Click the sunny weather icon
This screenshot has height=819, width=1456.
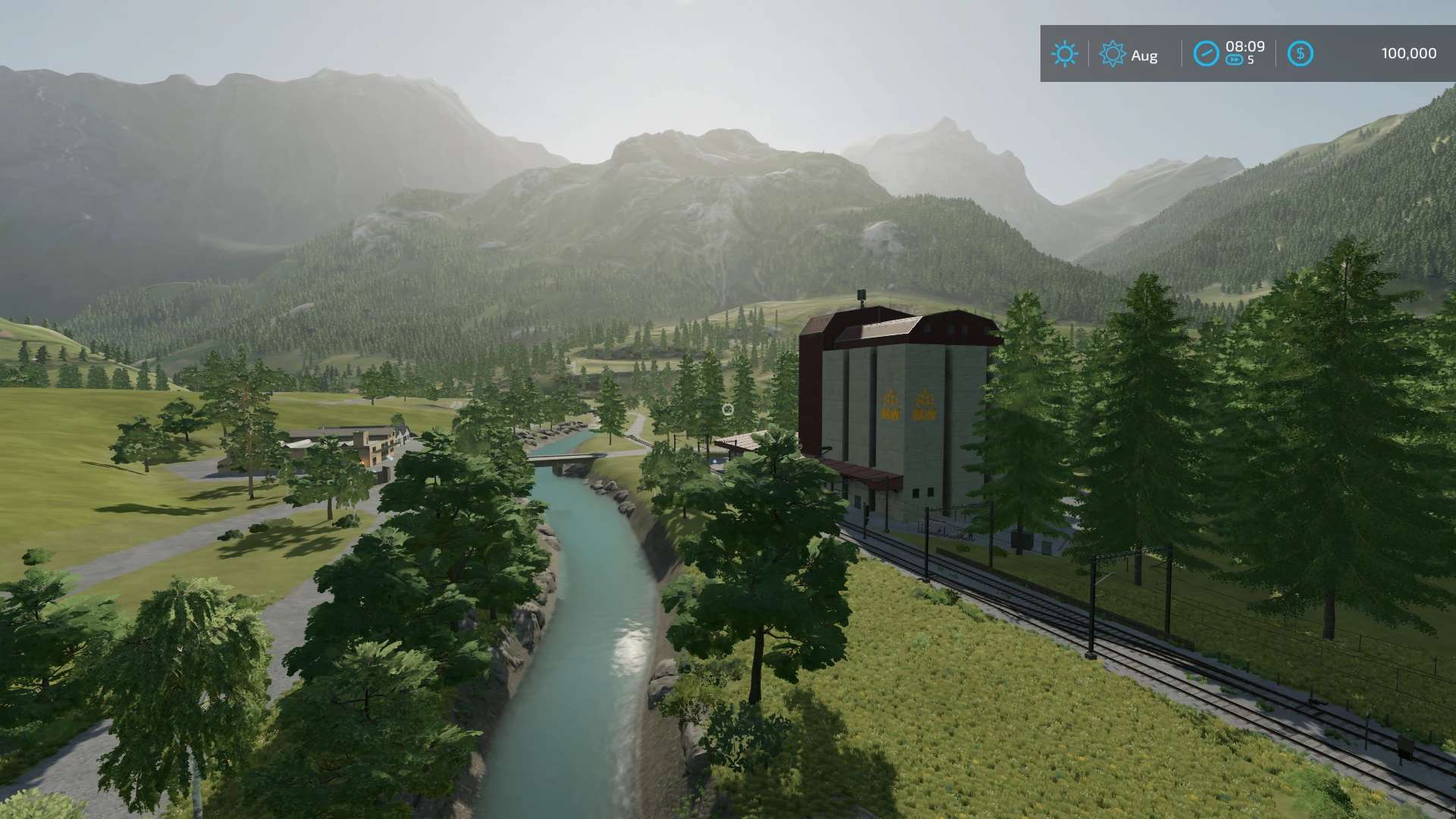coord(1065,54)
